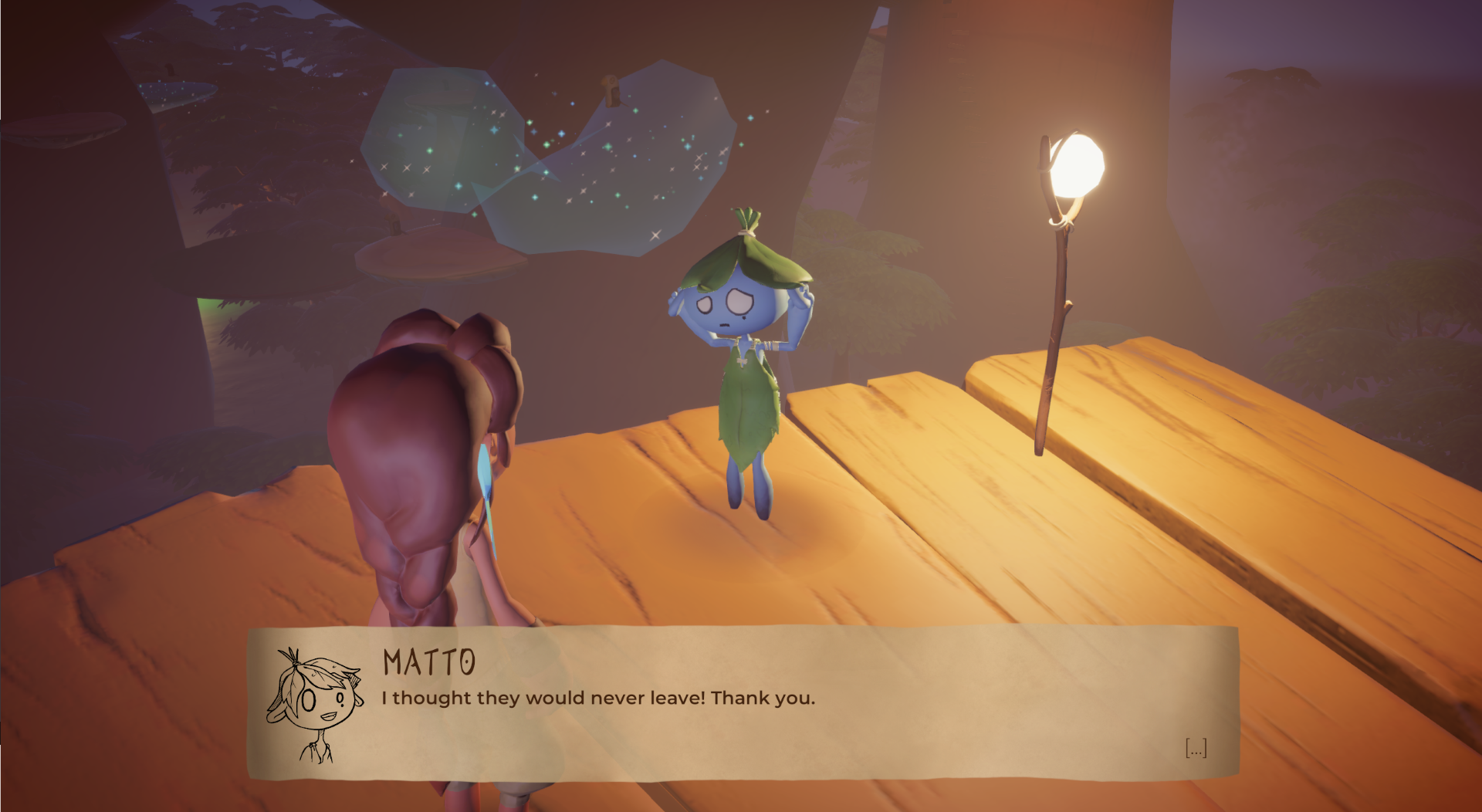Viewport: 1482px width, 812px height.
Task: Advance dialogue with the [...] continue indicator
Action: tap(1196, 748)
